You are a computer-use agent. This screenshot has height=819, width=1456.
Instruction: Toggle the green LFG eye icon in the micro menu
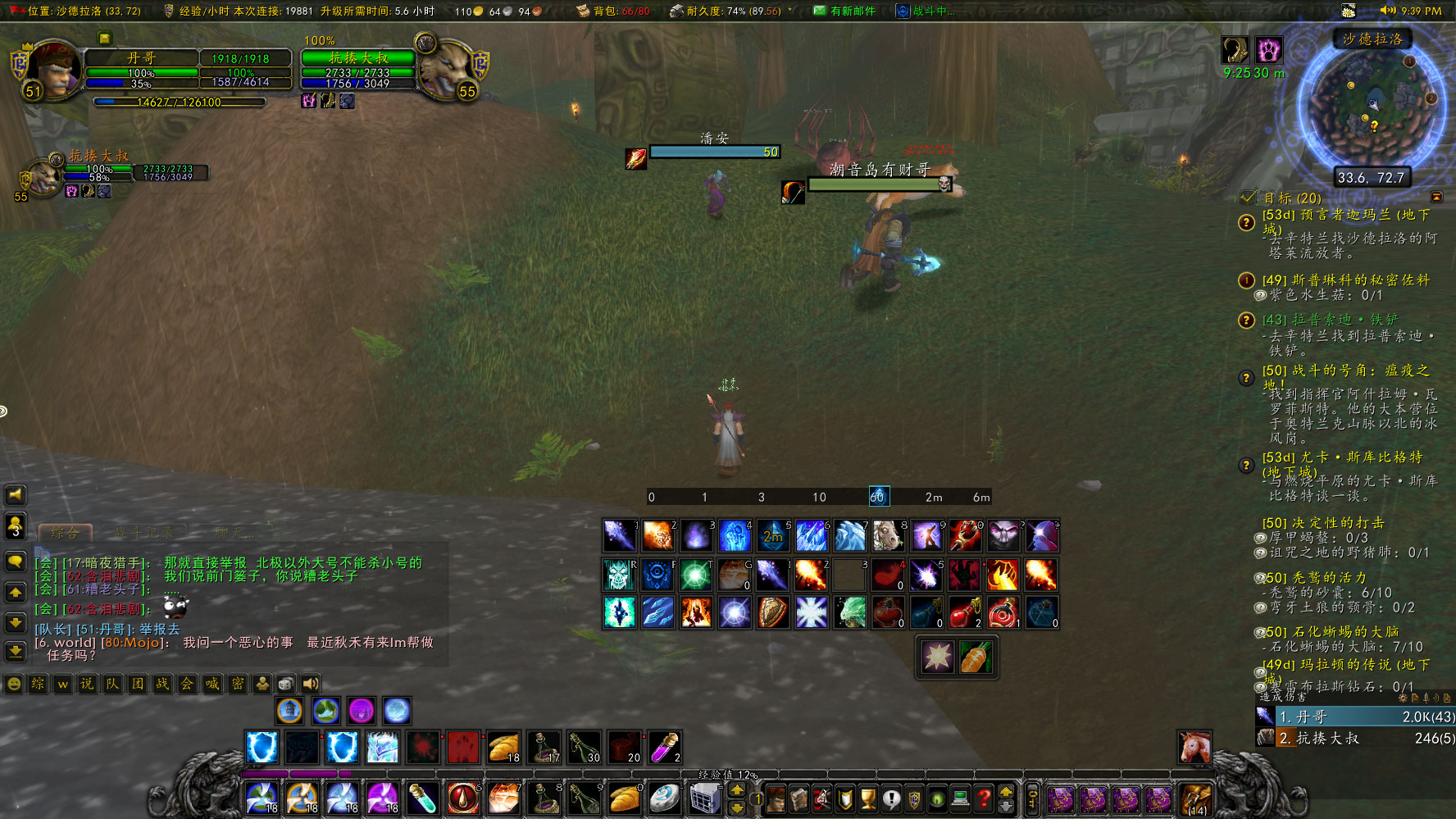tap(935, 799)
